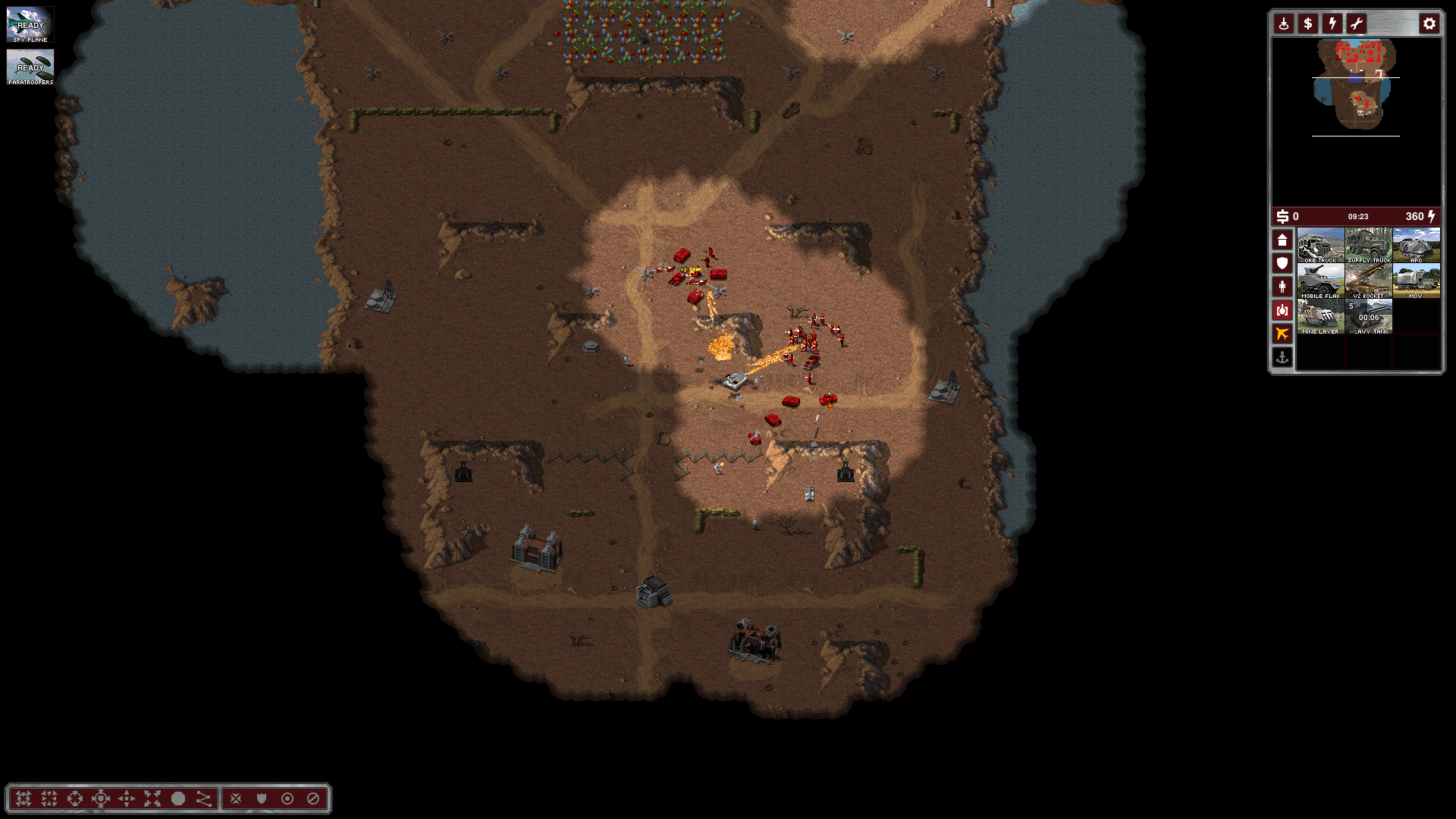The width and height of the screenshot is (1456, 819).
Task: Build a Mine Layer vehicle
Action: pyautogui.click(x=1320, y=317)
